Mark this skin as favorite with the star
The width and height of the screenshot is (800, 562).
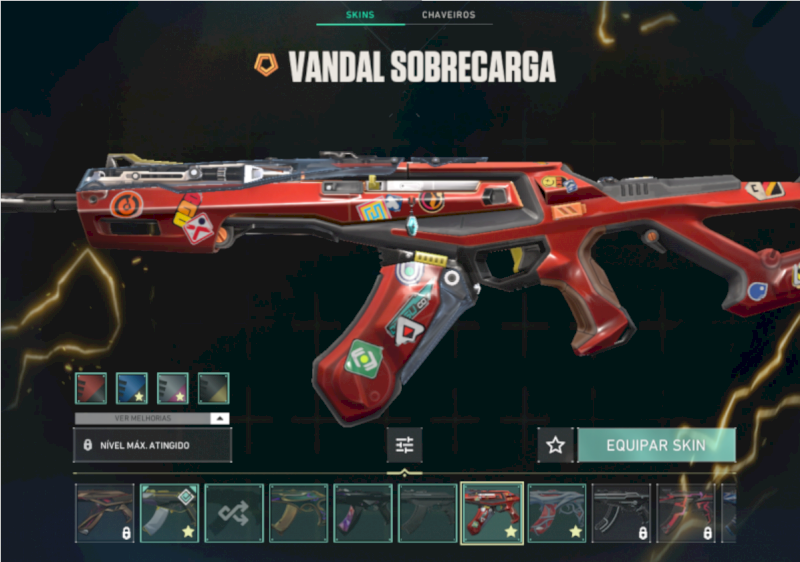click(556, 445)
